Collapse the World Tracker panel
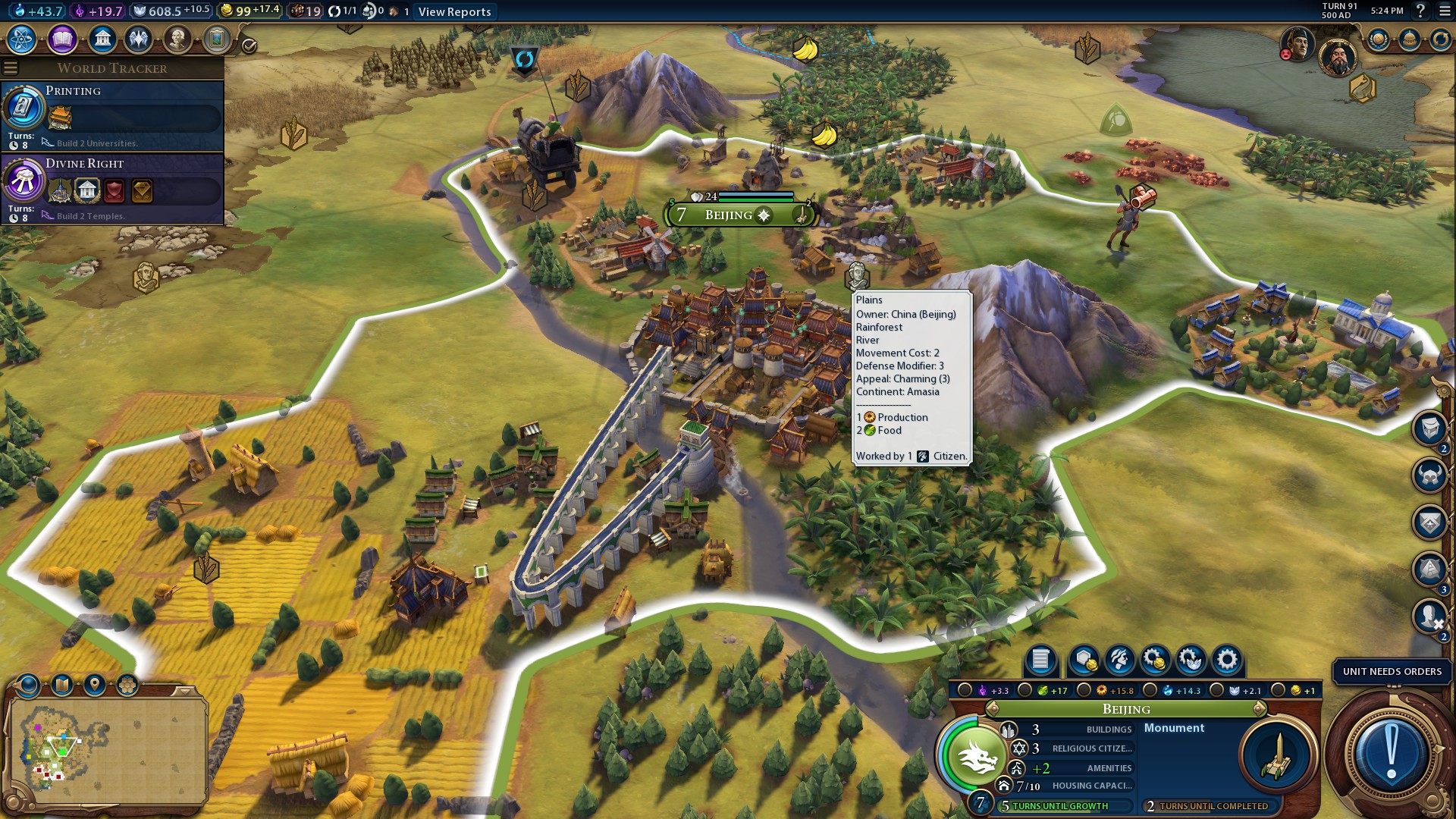Viewport: 1456px width, 819px height. [x=11, y=67]
